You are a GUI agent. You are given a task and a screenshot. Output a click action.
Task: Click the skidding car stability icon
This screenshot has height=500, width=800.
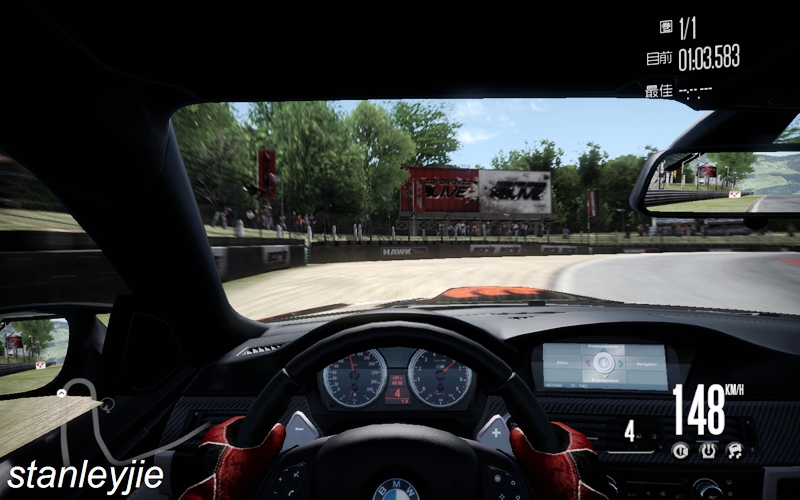click(x=735, y=451)
